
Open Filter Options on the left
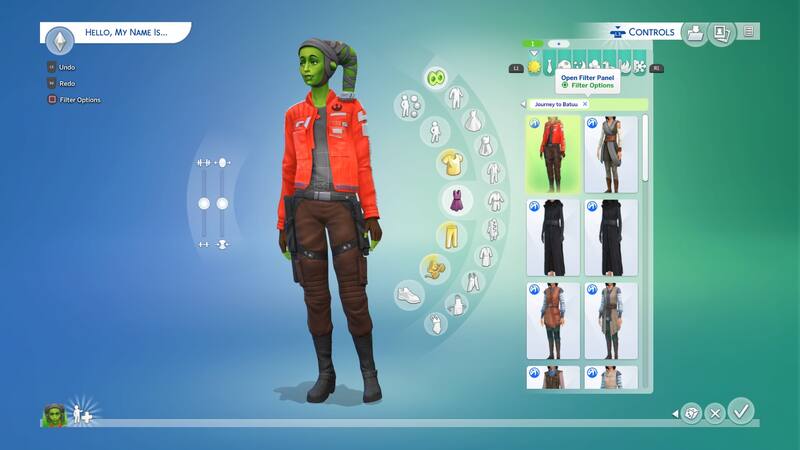pyautogui.click(x=79, y=99)
